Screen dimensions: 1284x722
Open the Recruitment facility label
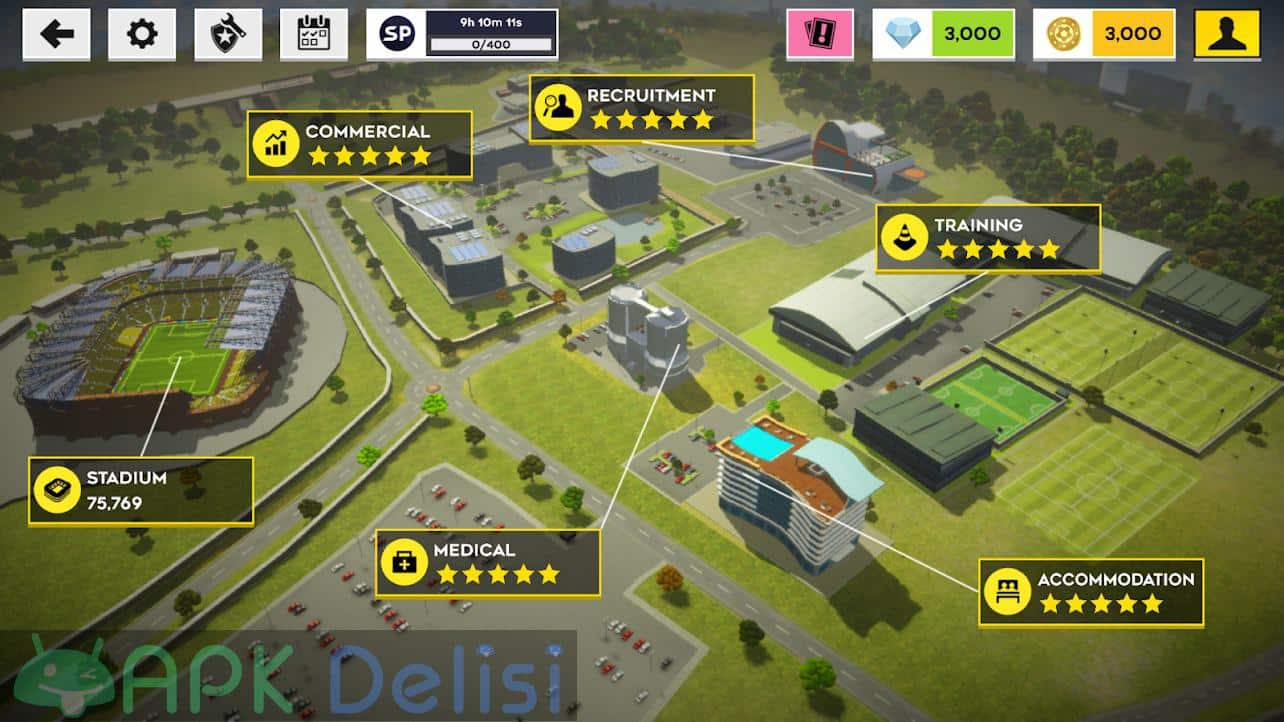(641, 108)
